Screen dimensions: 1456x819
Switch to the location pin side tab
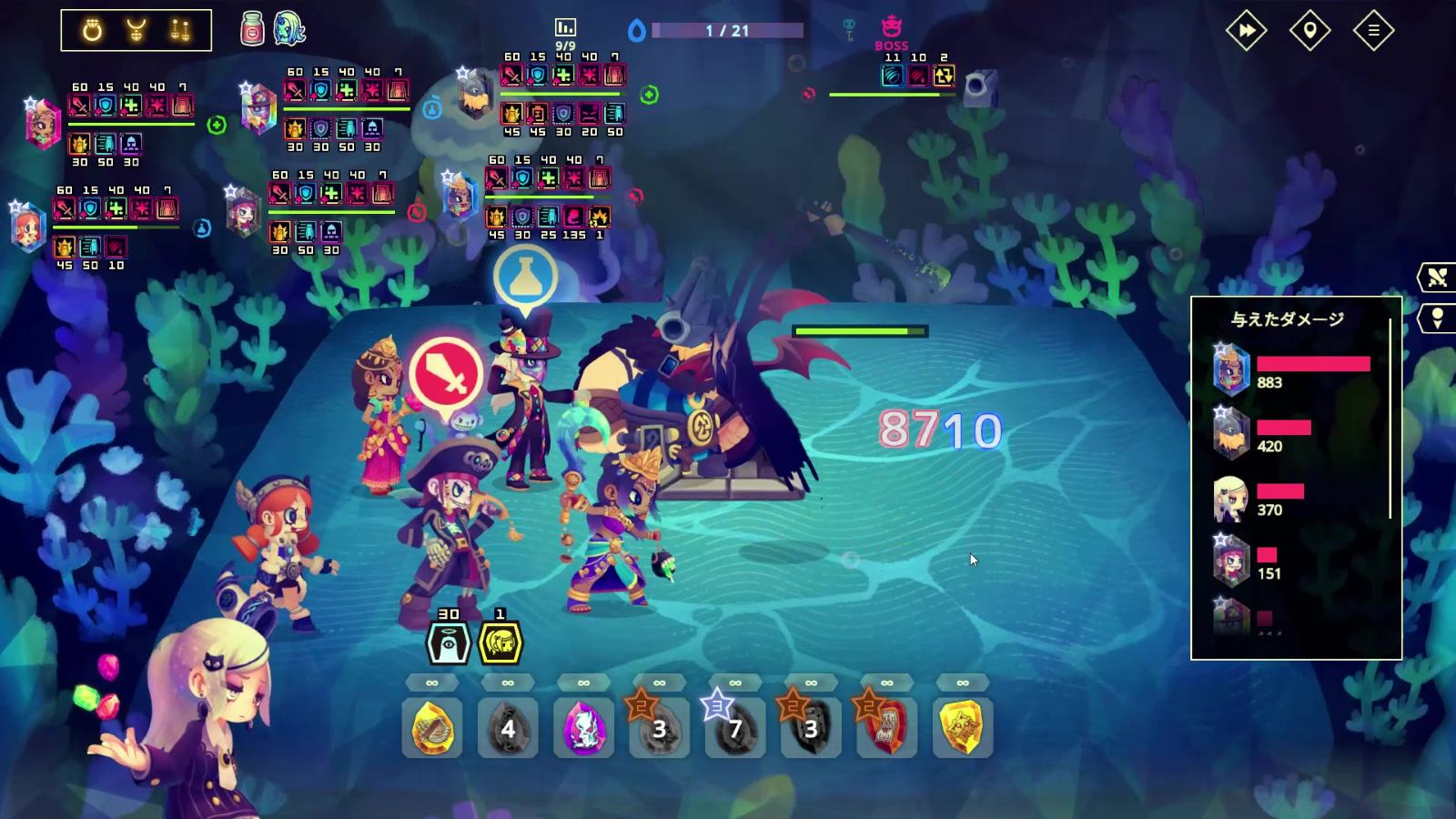pyautogui.click(x=1438, y=318)
